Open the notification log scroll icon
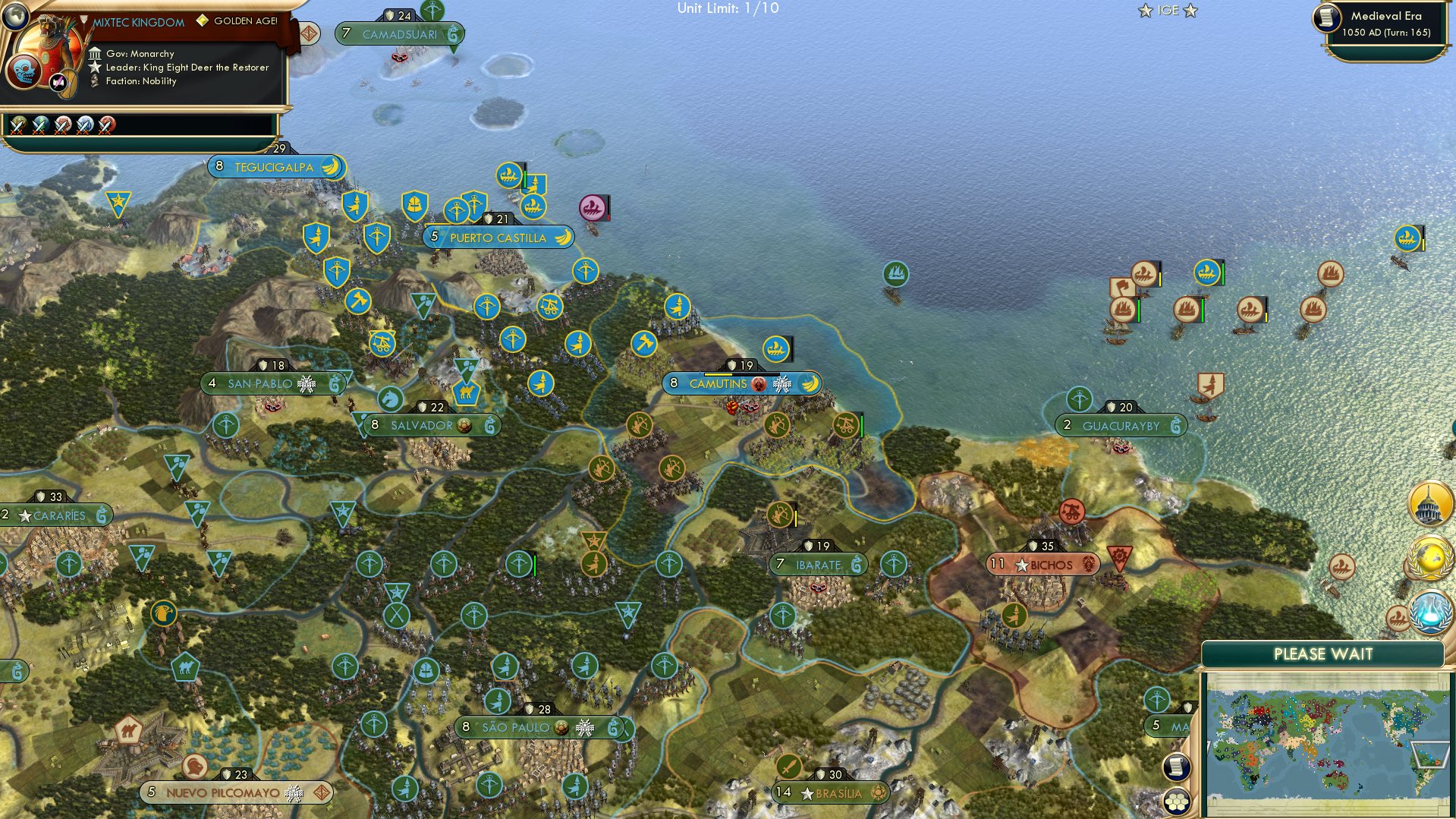The width and height of the screenshot is (1456, 819). pyautogui.click(x=1177, y=767)
